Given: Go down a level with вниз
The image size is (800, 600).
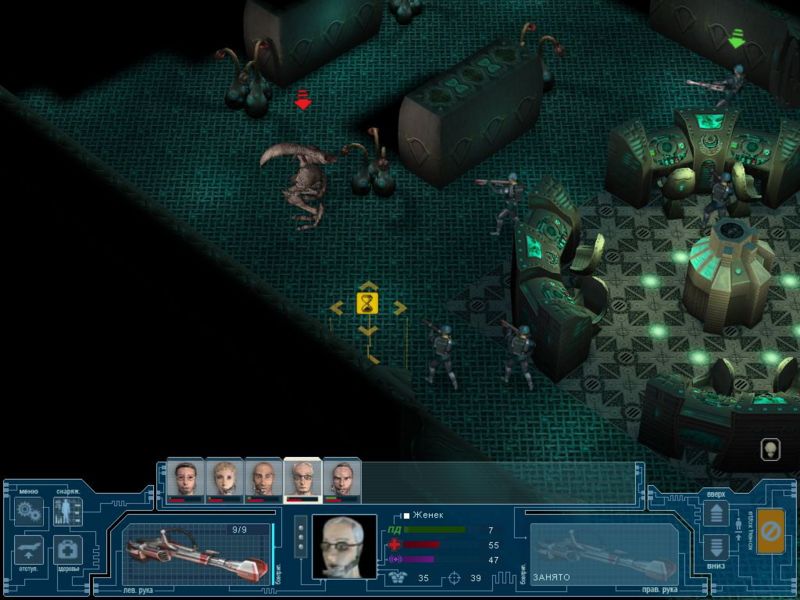Looking at the screenshot, I should pos(716,548).
